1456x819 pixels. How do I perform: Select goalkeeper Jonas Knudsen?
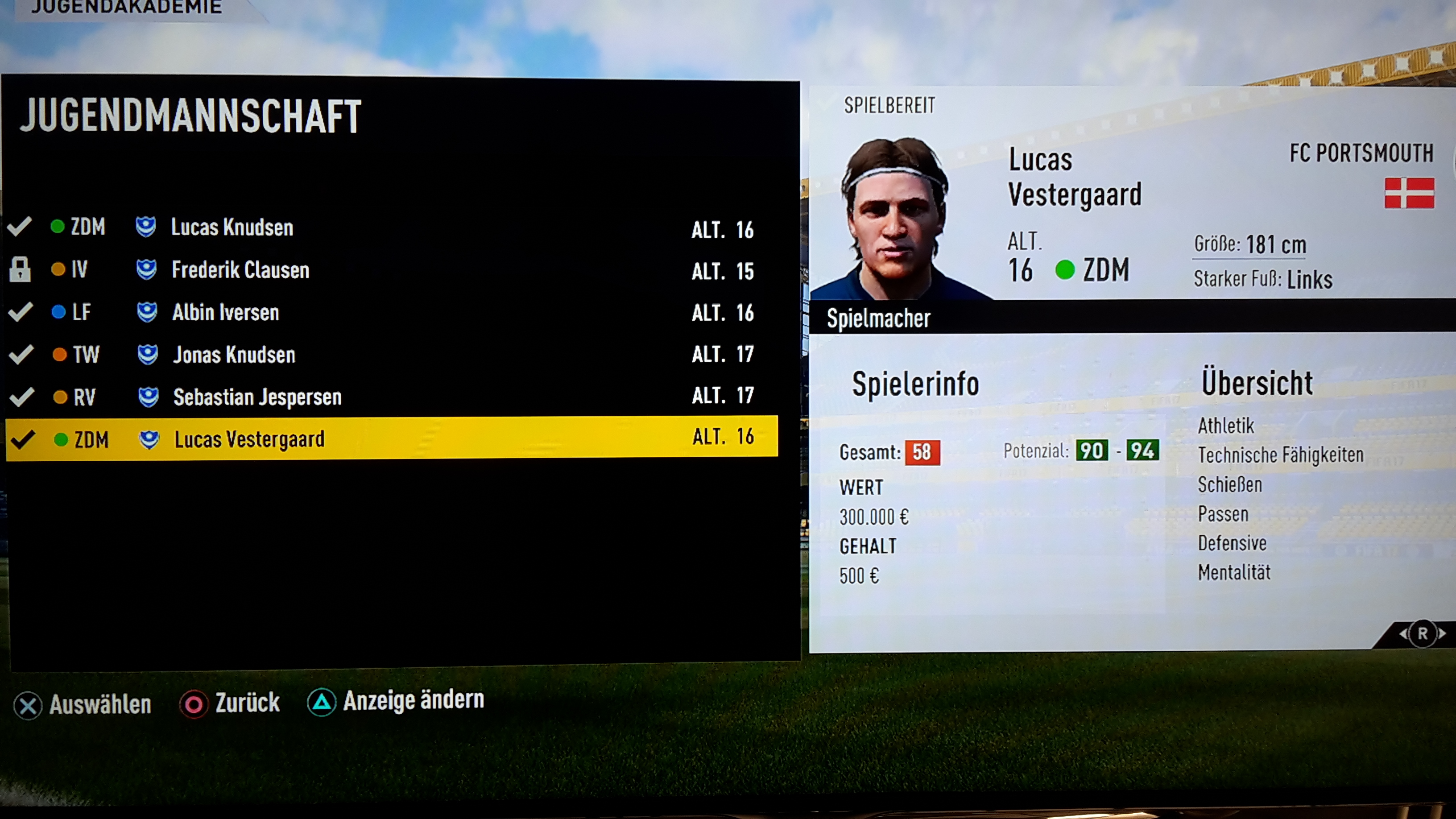click(x=234, y=354)
